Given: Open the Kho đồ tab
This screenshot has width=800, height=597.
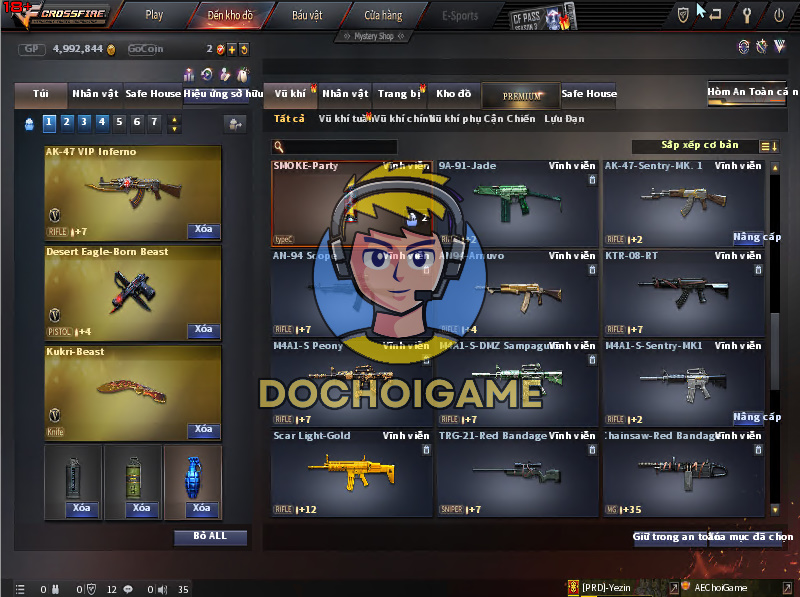Looking at the screenshot, I should [x=453, y=94].
